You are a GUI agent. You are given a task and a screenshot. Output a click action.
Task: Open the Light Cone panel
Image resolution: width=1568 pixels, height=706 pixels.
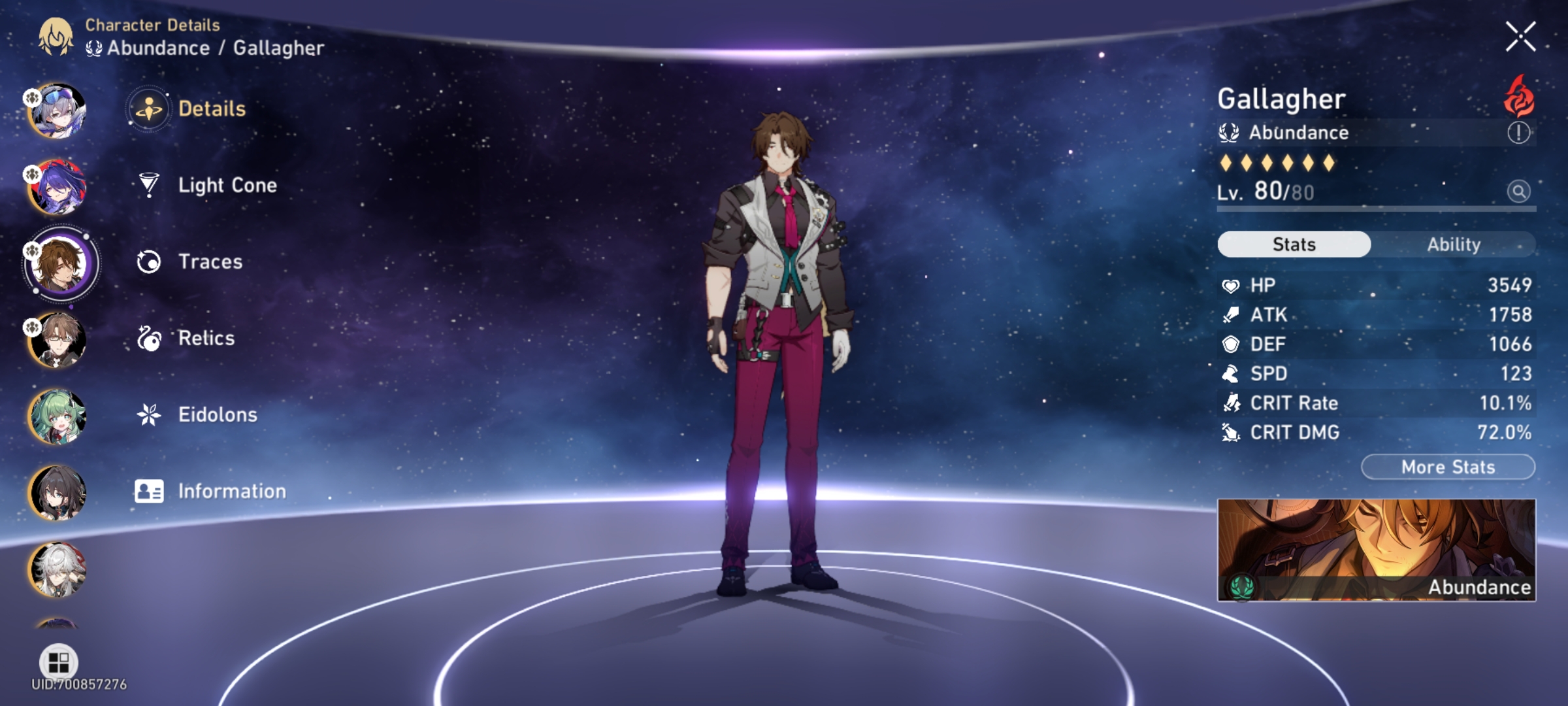pyautogui.click(x=227, y=185)
